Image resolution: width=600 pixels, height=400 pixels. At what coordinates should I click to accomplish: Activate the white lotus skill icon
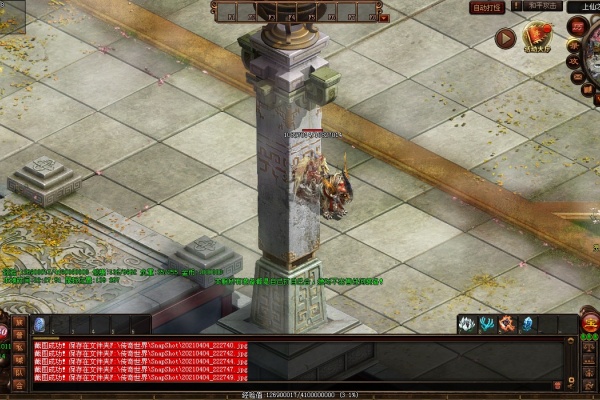(x=466, y=324)
